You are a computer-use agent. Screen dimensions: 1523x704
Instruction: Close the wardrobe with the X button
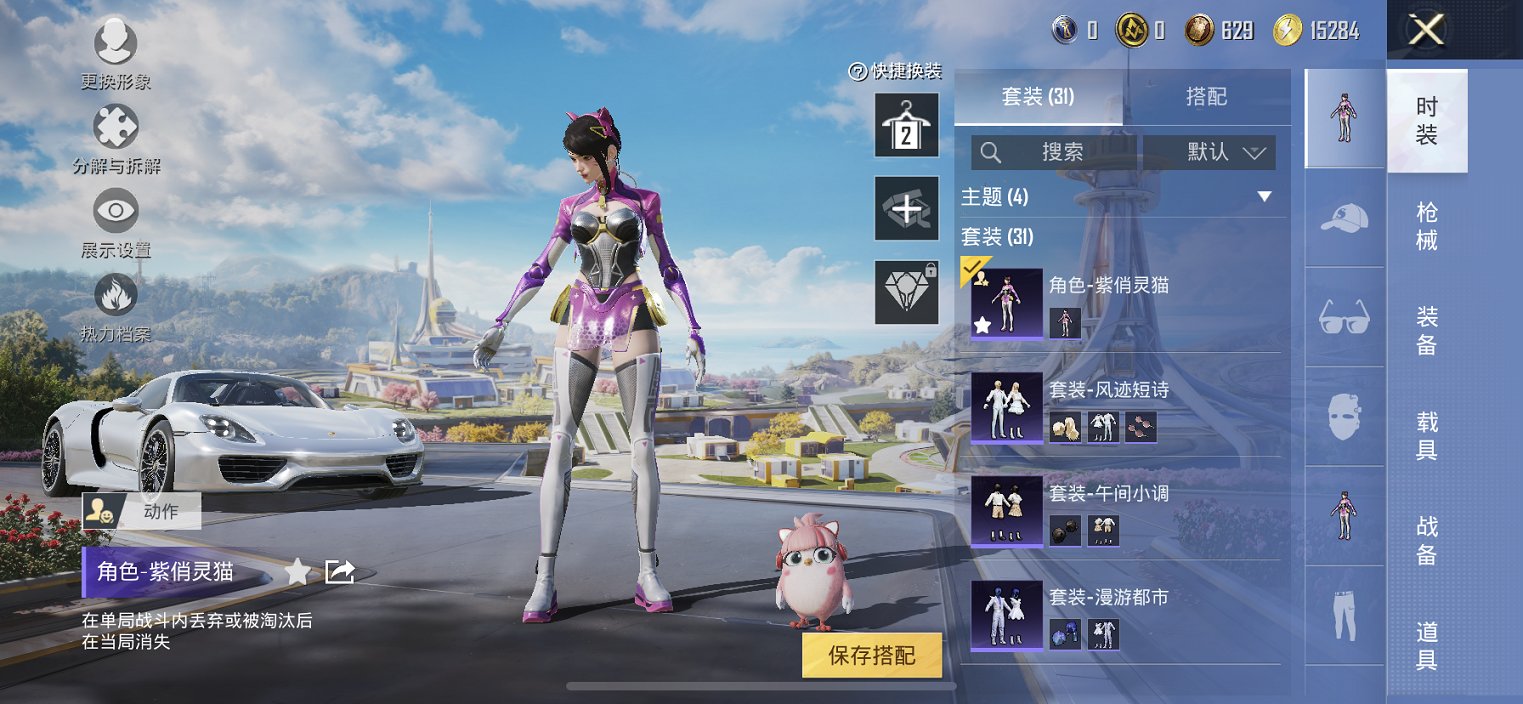click(1425, 30)
